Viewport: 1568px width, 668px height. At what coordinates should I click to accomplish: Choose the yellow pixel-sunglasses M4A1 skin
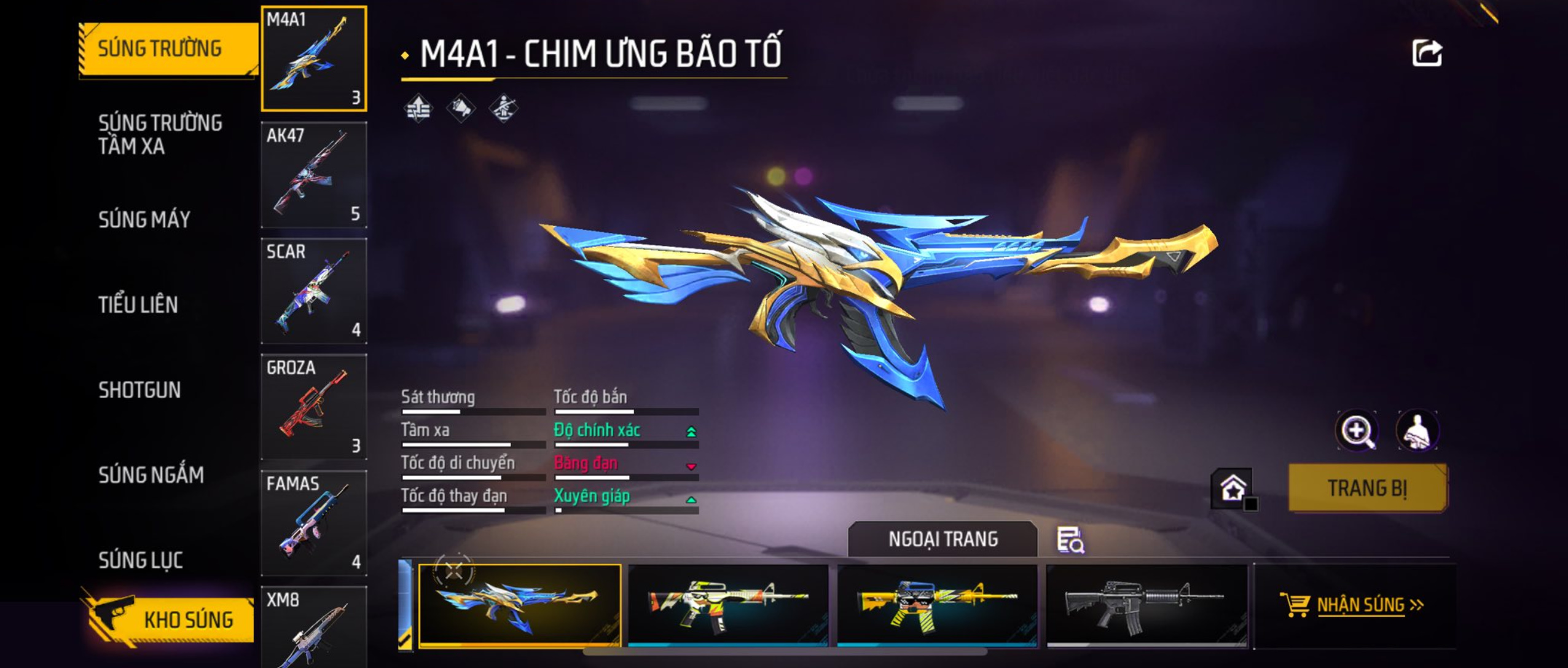pyautogui.click(x=937, y=605)
